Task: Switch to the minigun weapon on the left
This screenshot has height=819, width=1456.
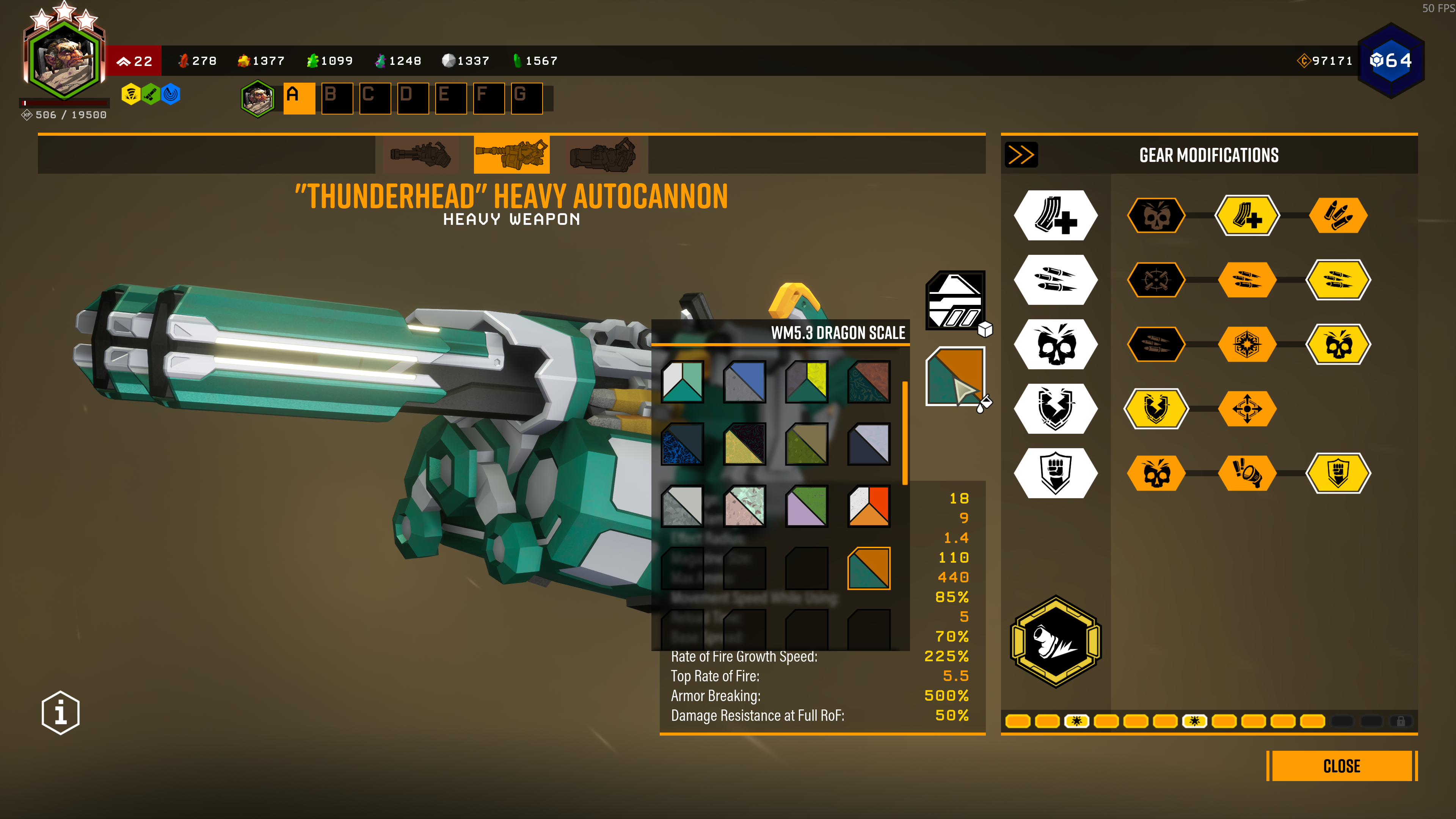Action: 420,154
